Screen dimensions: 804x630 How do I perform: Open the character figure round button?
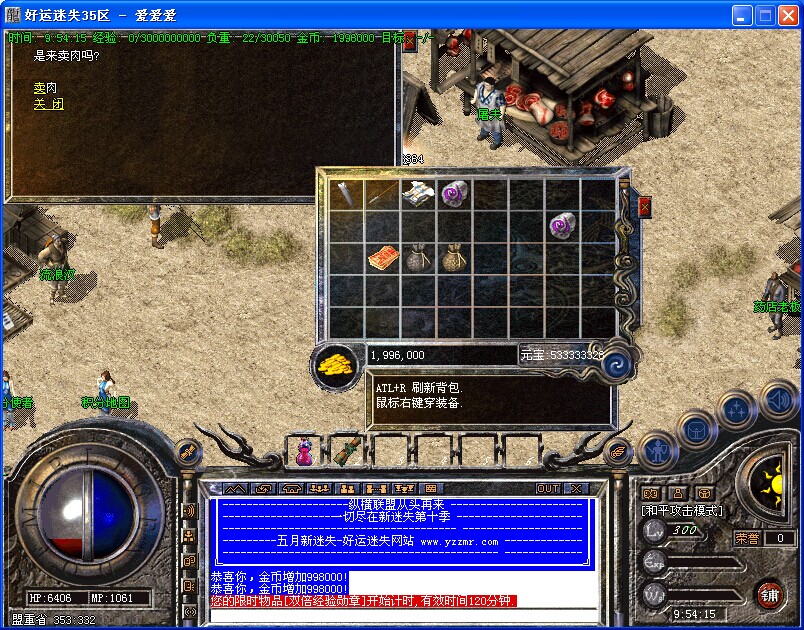tap(659, 452)
